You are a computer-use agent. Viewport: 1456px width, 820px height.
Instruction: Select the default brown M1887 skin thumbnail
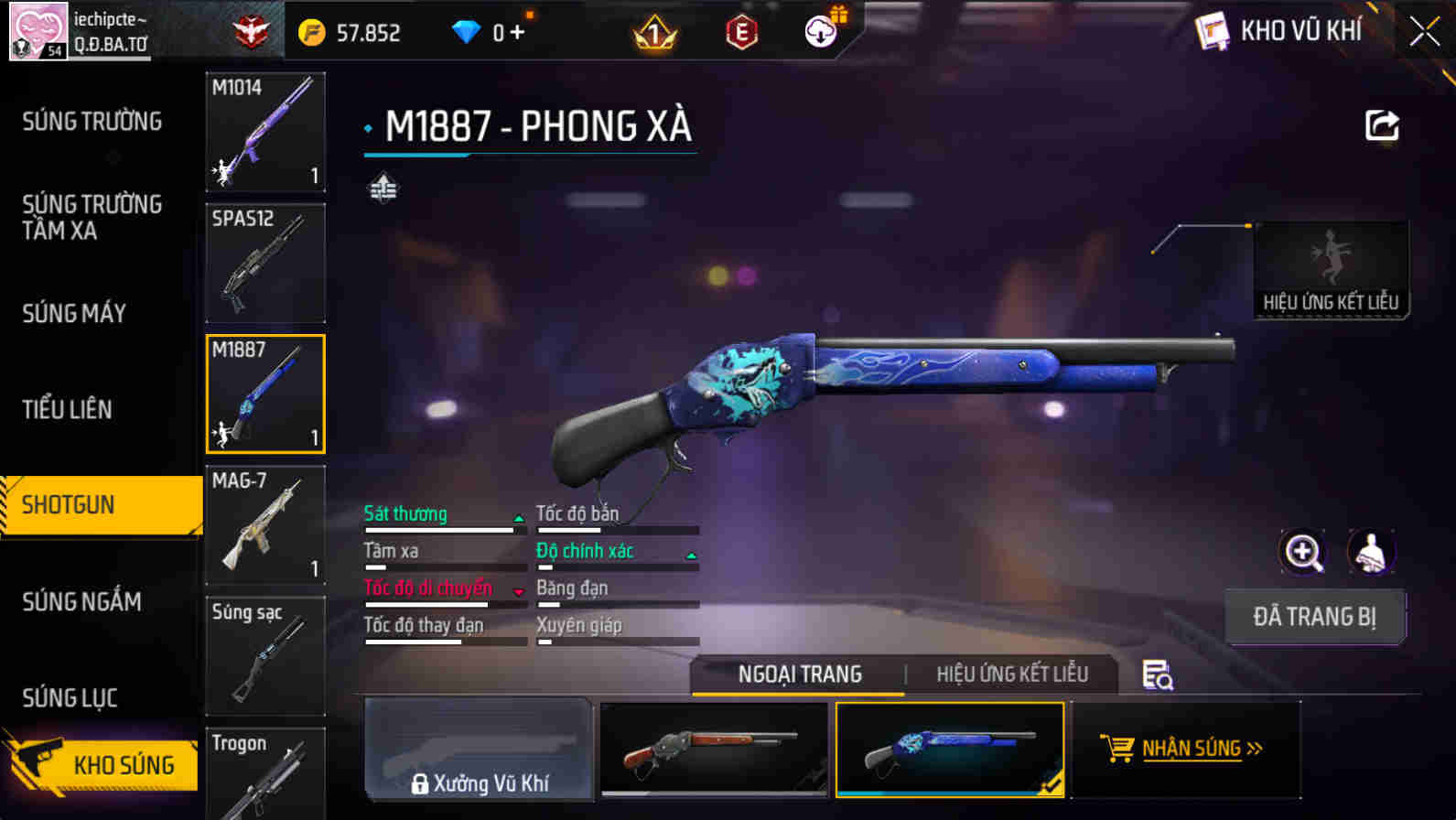pos(715,750)
